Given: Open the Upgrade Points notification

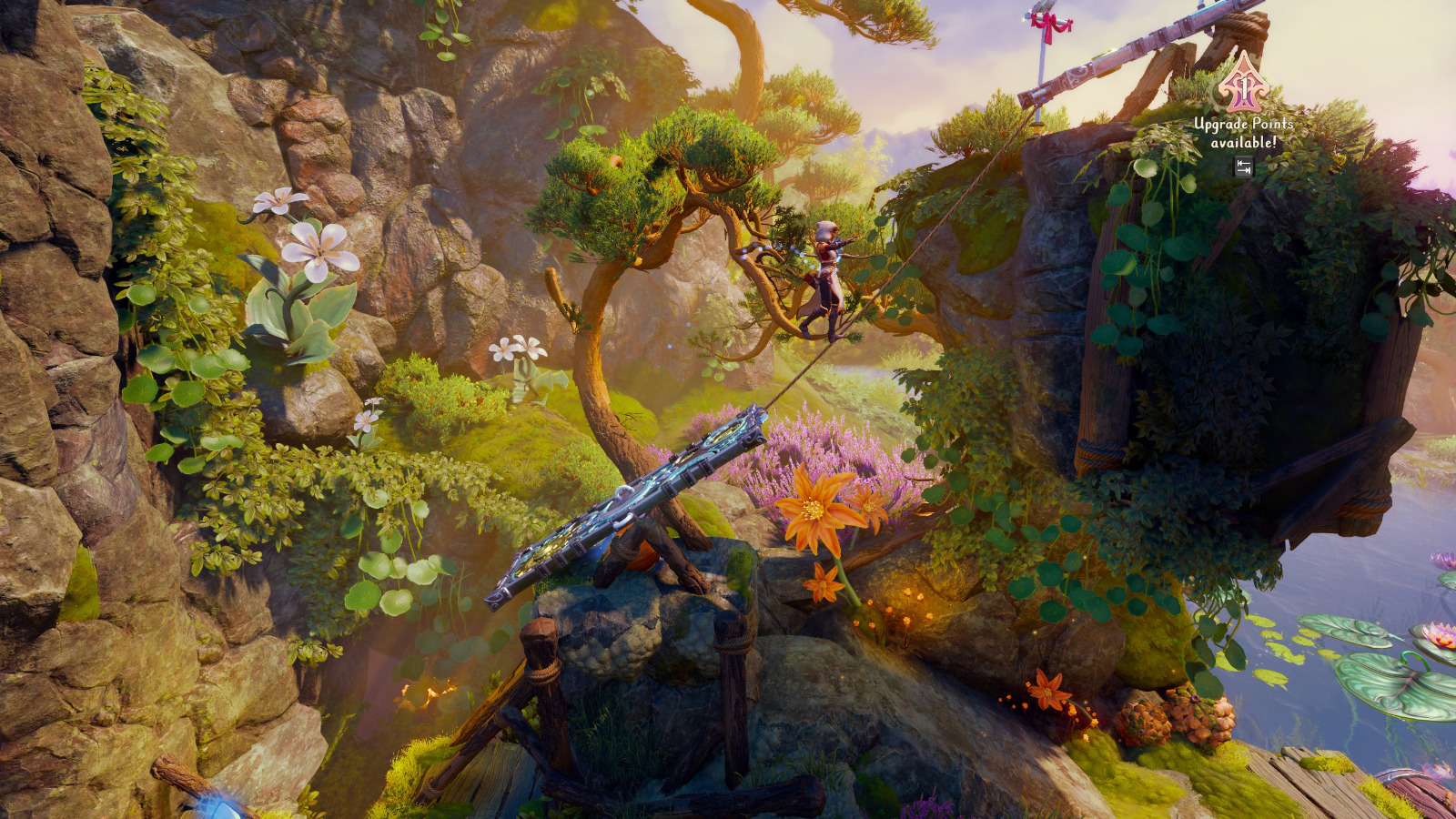Looking at the screenshot, I should coord(1244,109).
